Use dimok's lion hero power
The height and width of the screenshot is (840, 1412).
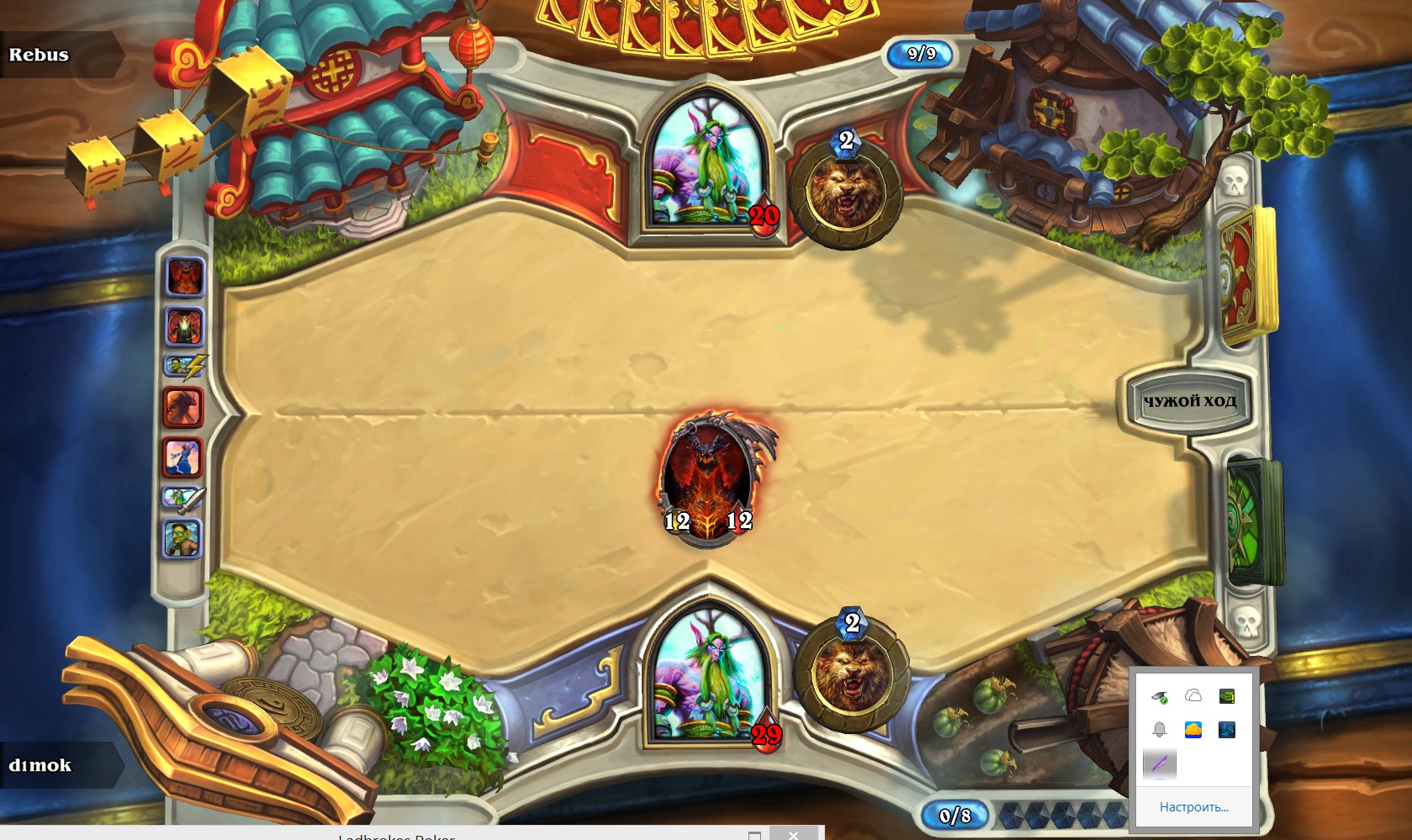(851, 672)
